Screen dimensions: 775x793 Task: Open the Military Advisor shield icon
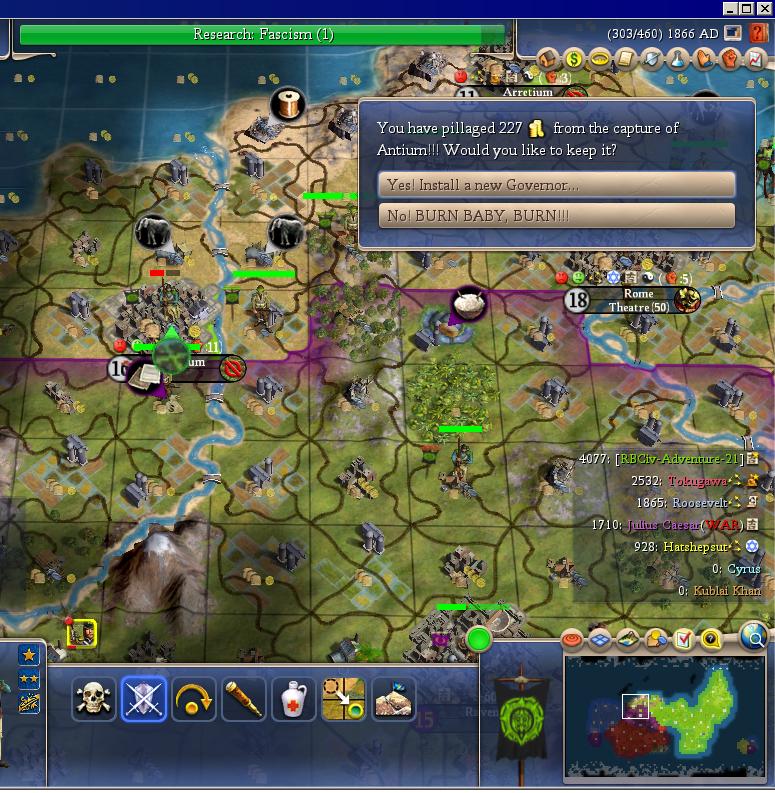point(652,59)
